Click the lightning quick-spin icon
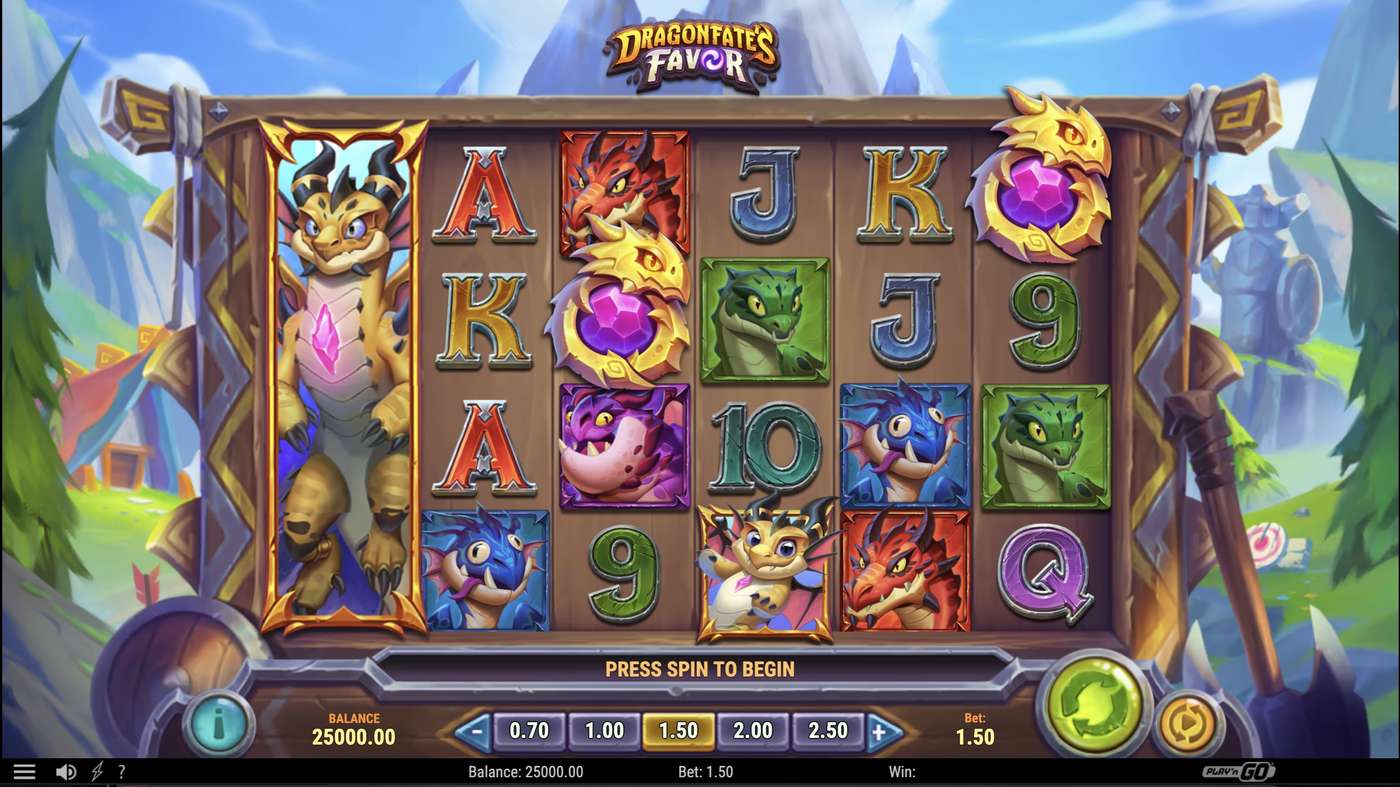1400x787 pixels. click(95, 771)
